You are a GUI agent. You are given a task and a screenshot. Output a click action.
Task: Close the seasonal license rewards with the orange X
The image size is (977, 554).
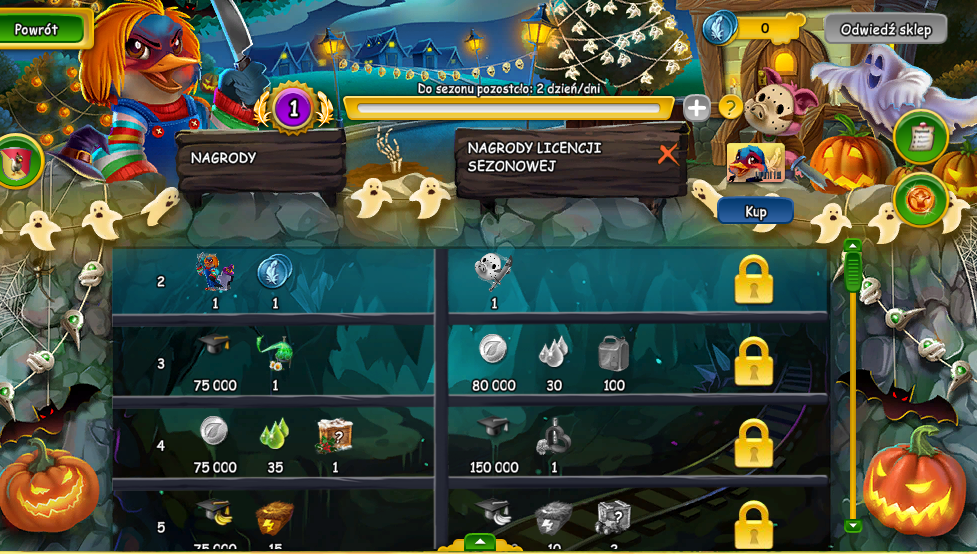point(667,154)
